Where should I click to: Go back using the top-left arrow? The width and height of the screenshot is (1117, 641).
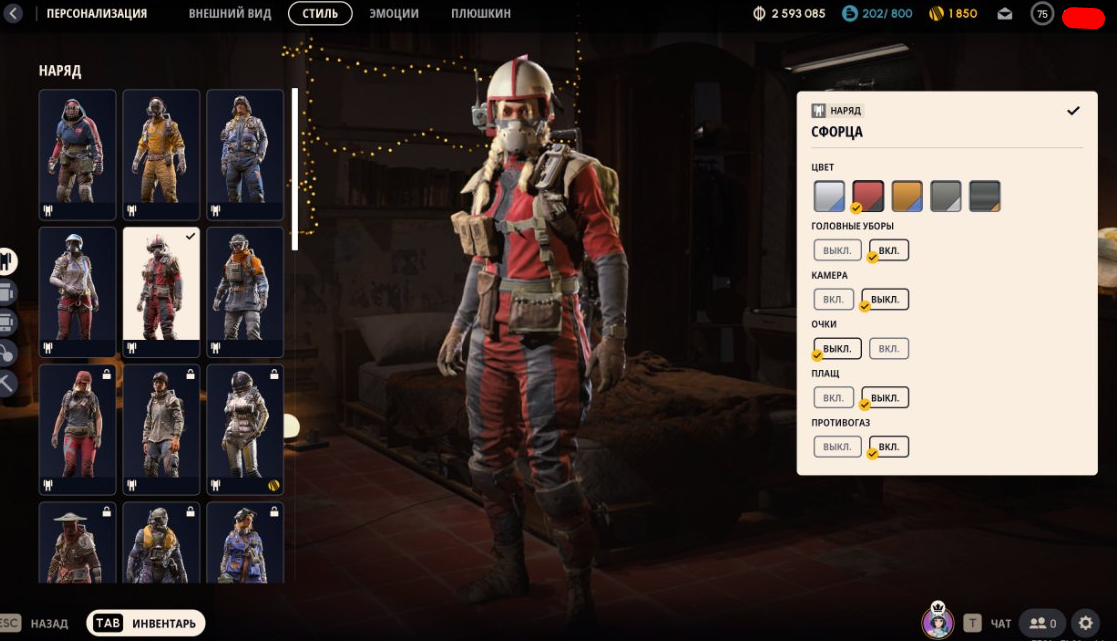point(13,14)
